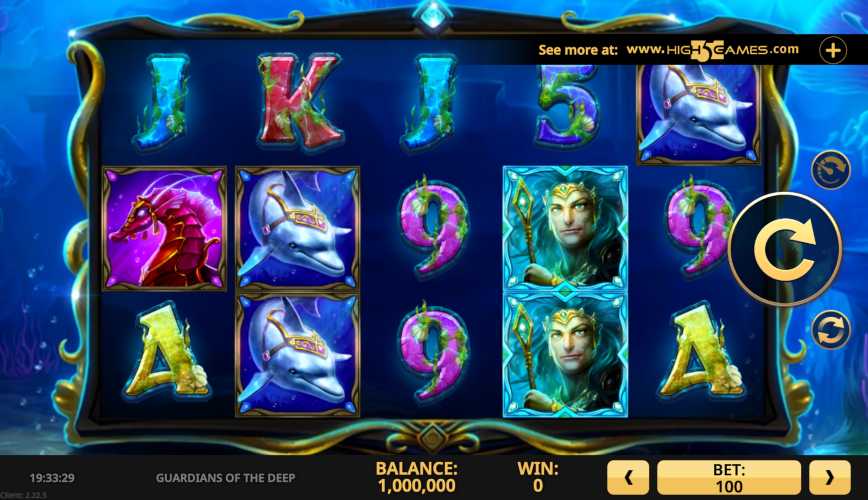
Task: Toggle the small turbo spin button above spin
Action: pyautogui.click(x=830, y=170)
